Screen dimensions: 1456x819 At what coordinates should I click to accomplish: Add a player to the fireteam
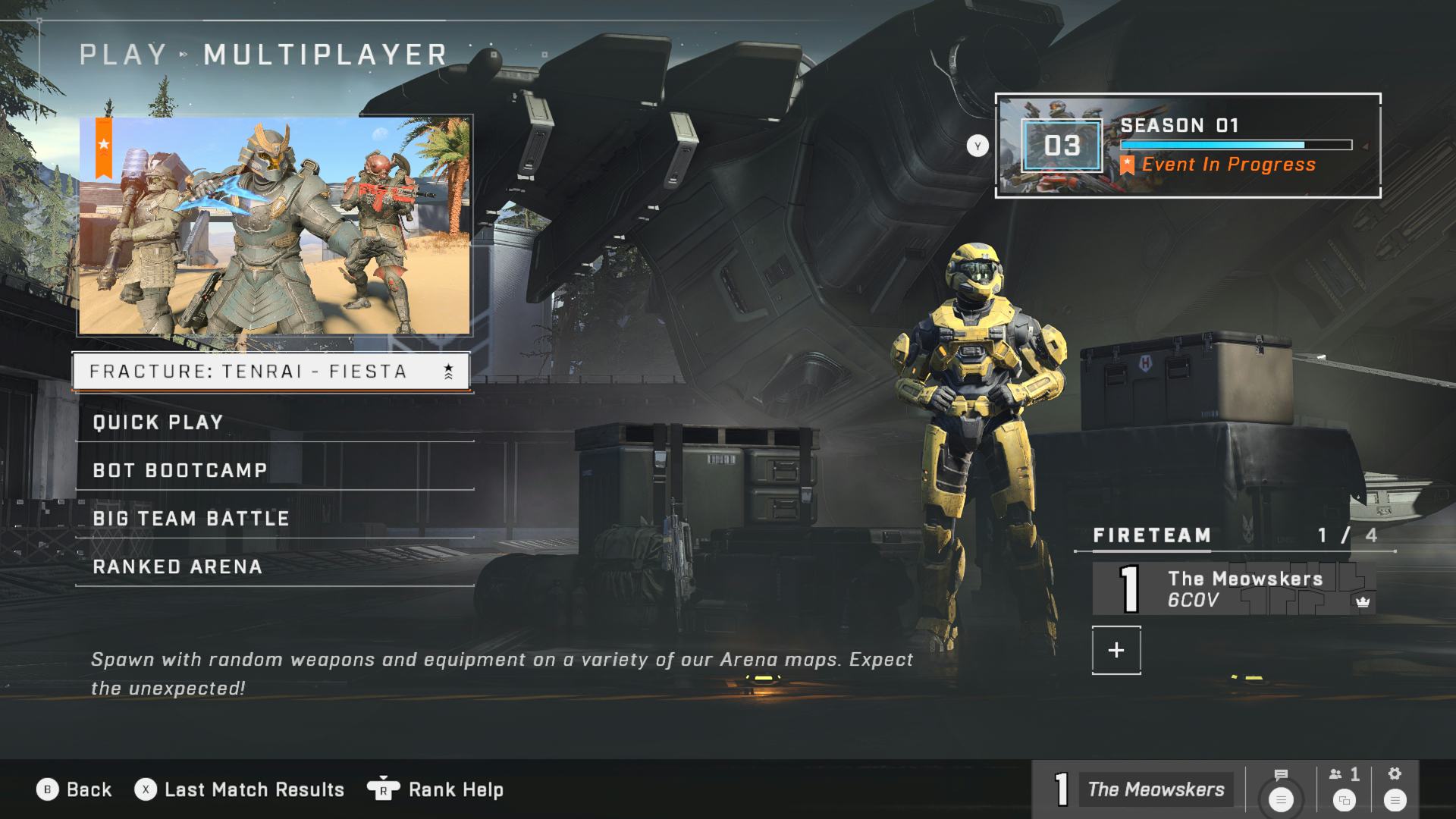click(1116, 650)
